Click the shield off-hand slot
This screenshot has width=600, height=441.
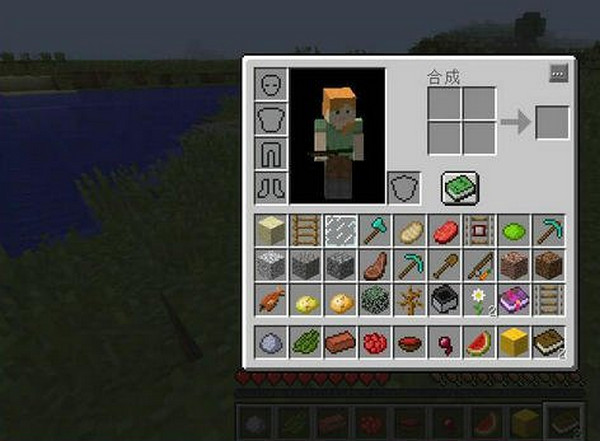point(404,187)
